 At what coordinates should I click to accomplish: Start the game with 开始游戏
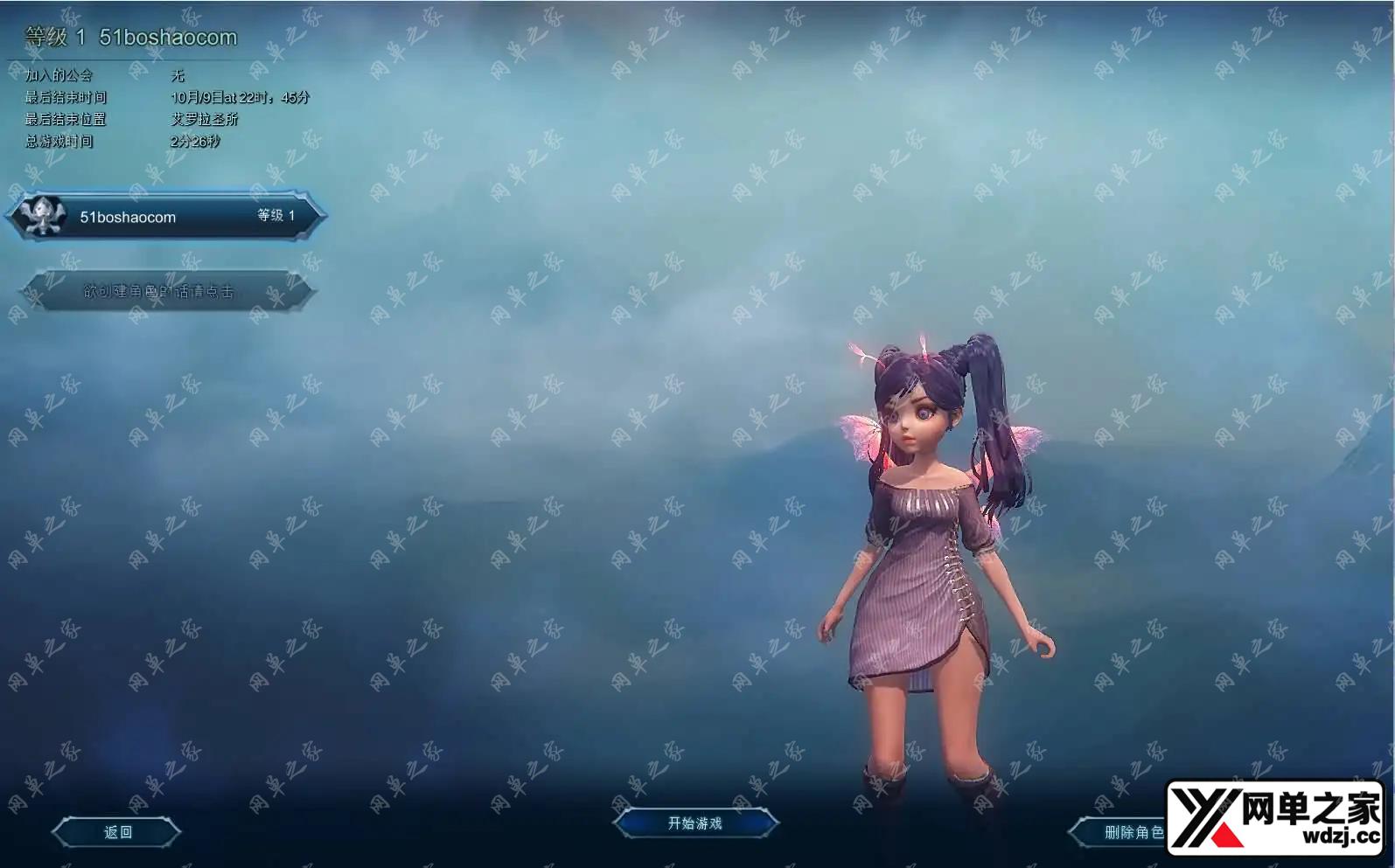pos(695,823)
